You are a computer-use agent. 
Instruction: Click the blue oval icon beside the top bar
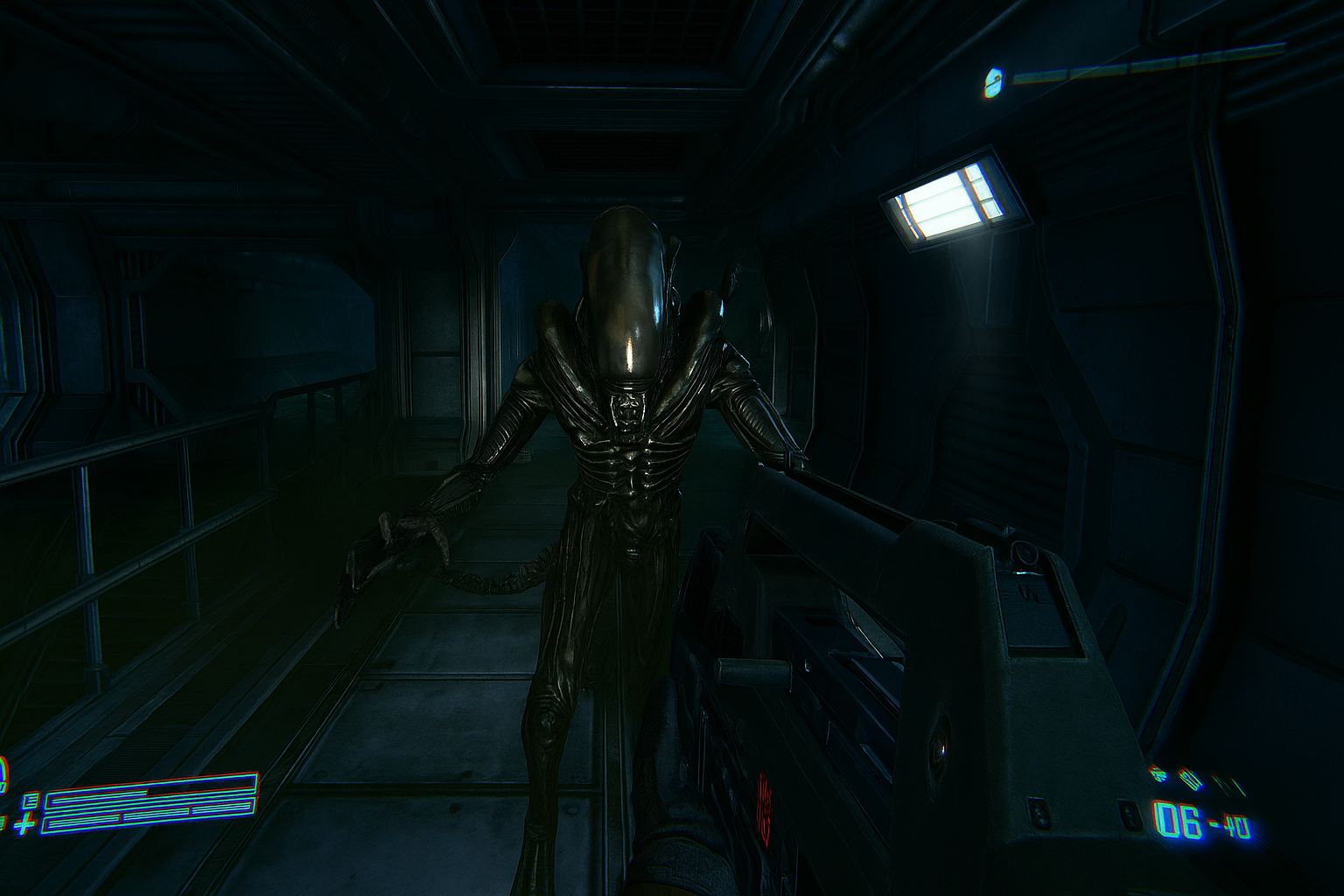[x=992, y=81]
